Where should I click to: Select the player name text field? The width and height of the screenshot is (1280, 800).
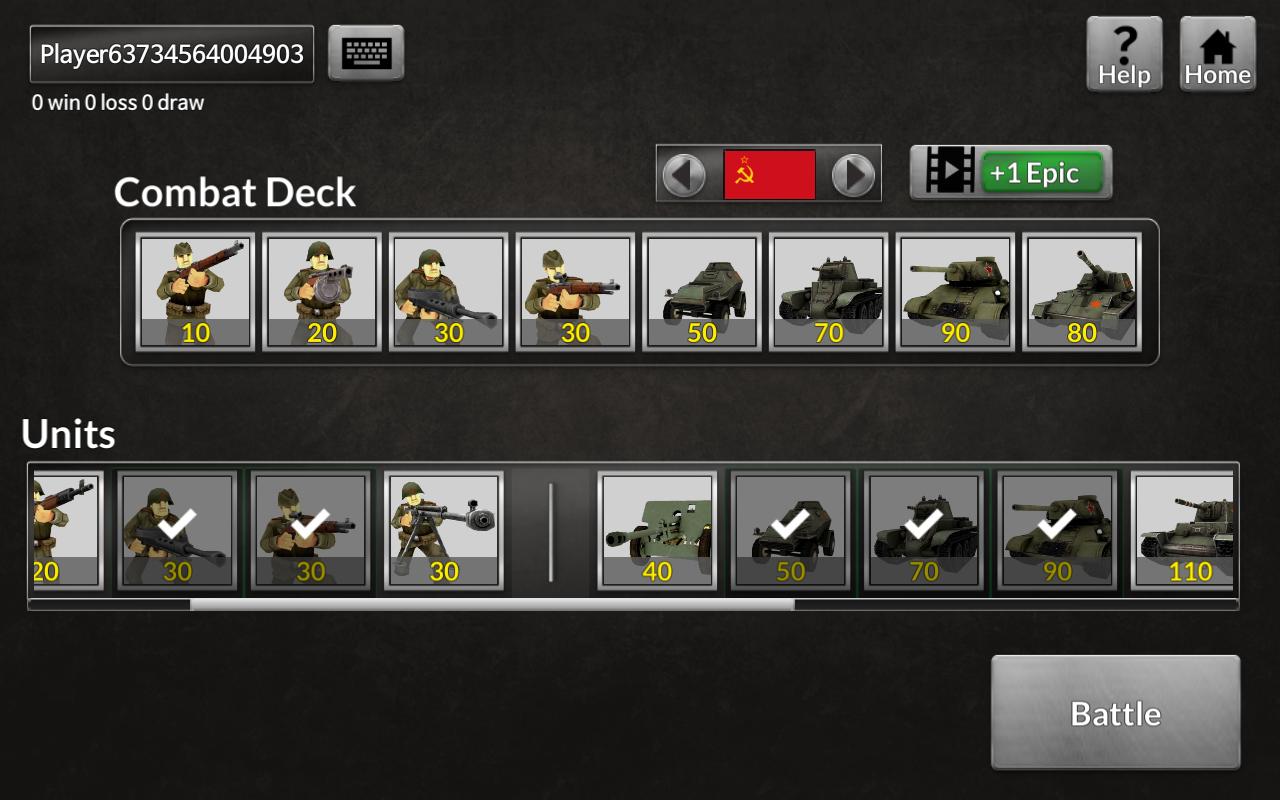[172, 54]
